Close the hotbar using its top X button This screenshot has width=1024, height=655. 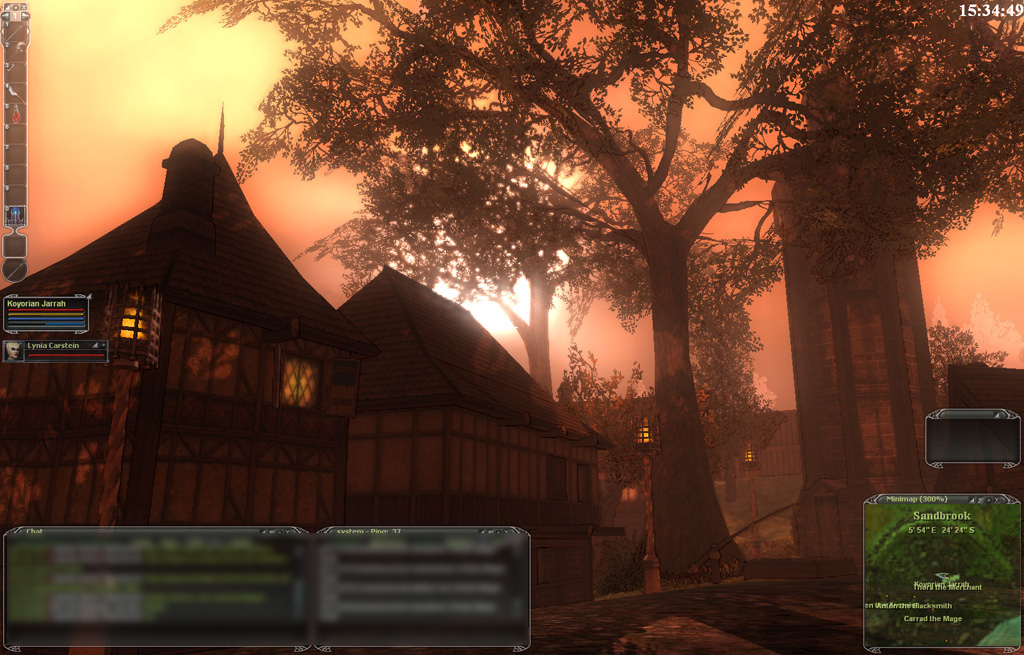(23, 8)
